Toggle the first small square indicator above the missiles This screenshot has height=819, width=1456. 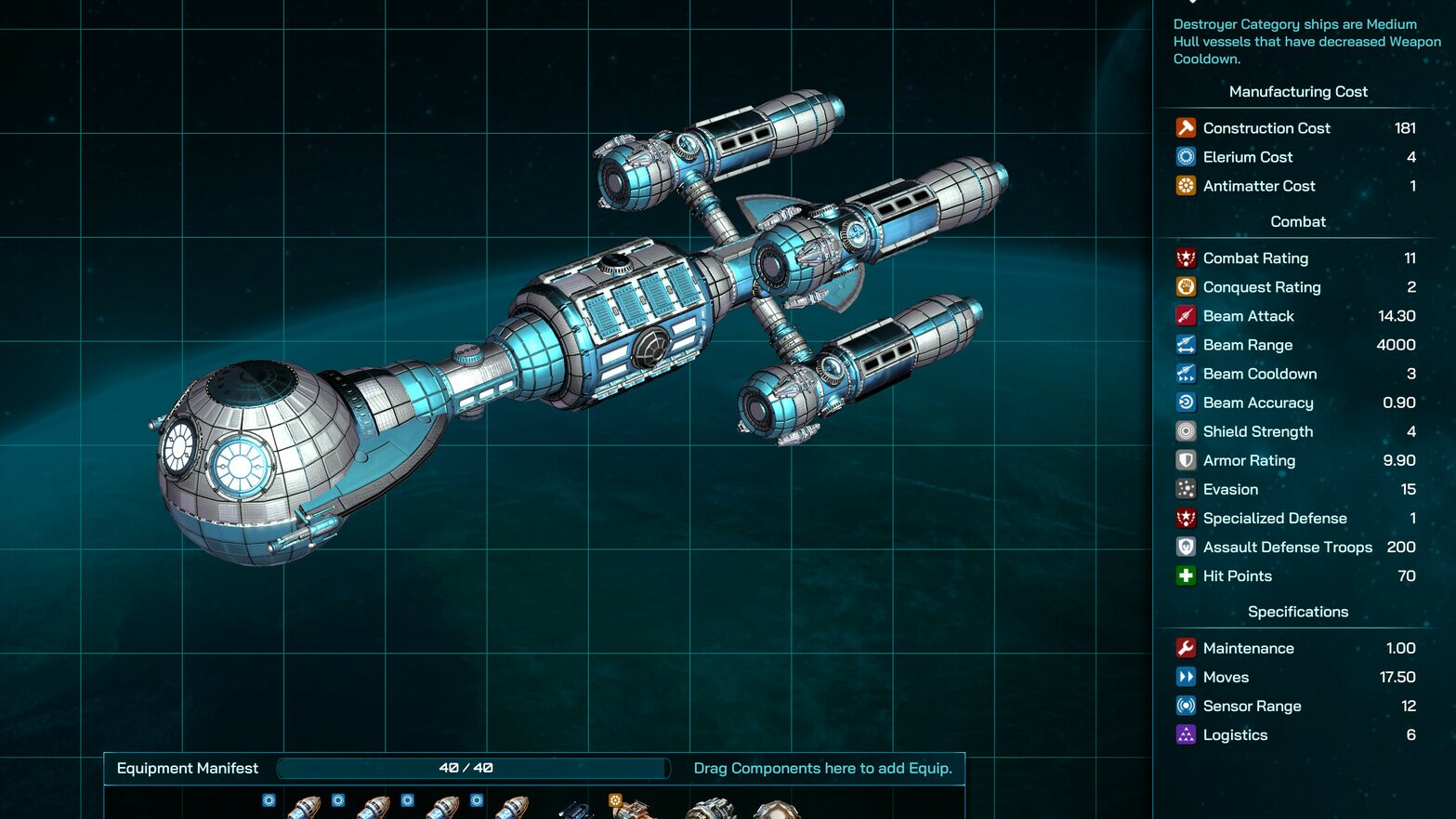[x=269, y=799]
